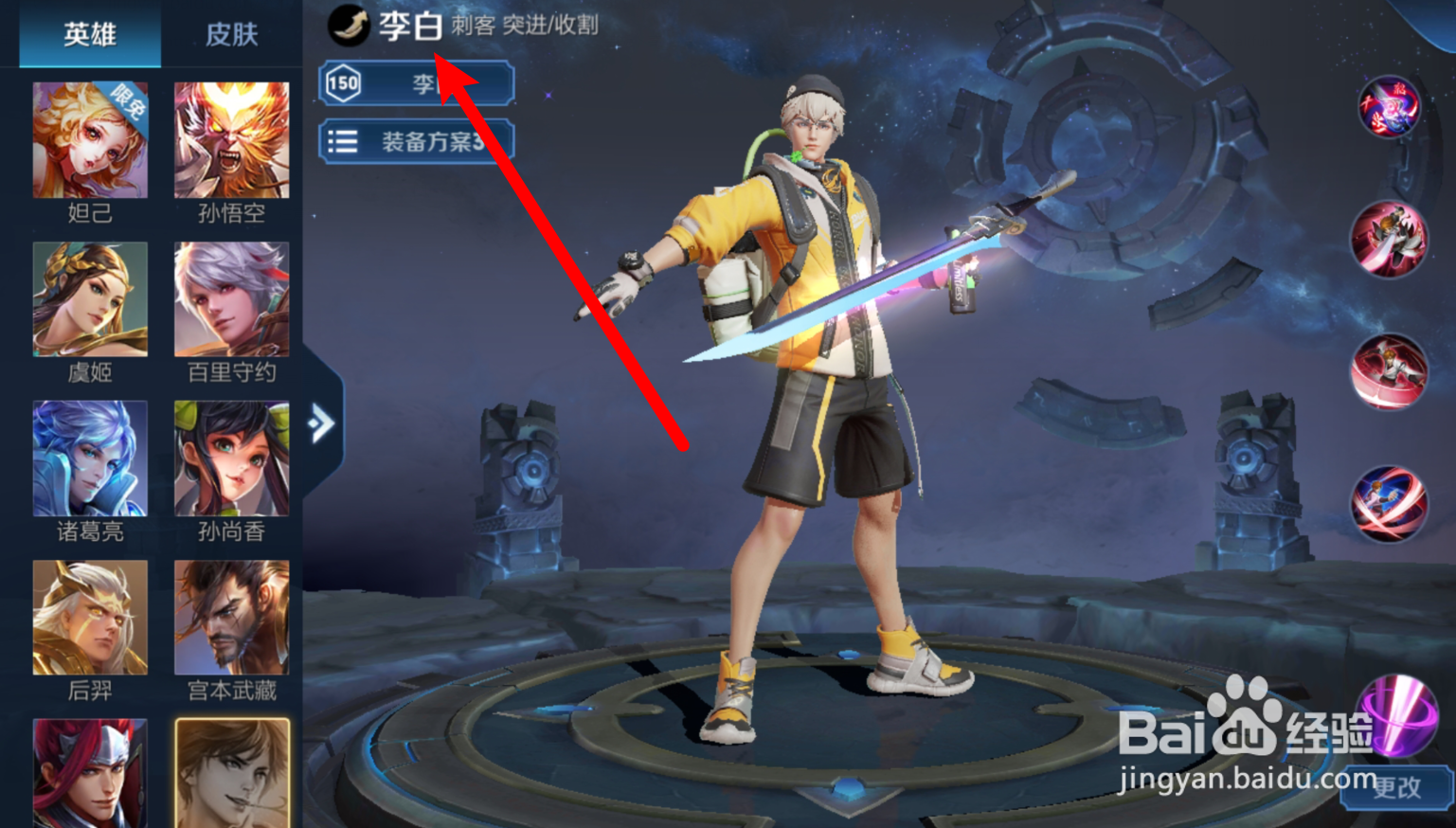Choose Sun Wukong's hero portrait

(231, 139)
